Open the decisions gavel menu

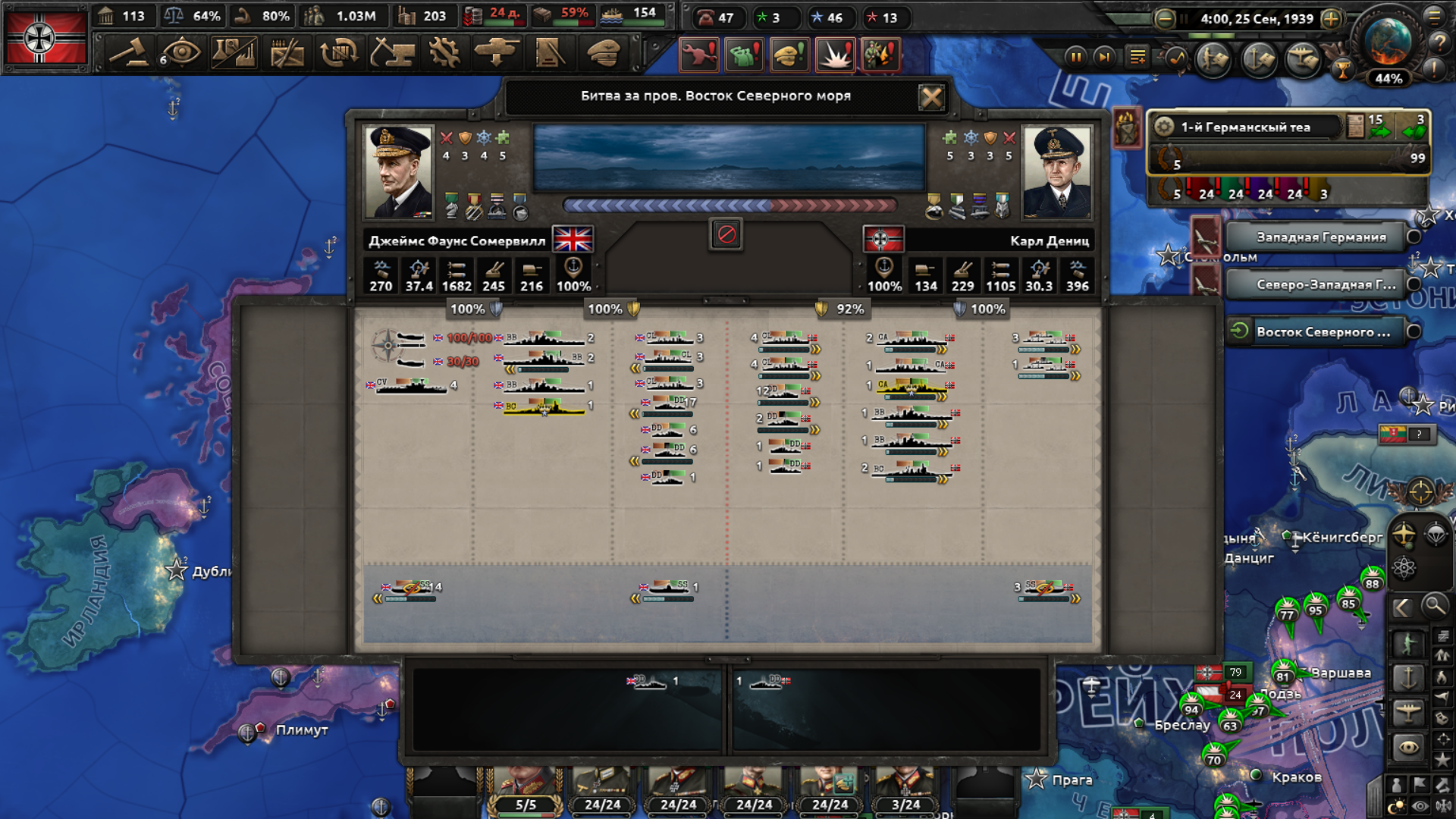tap(128, 53)
